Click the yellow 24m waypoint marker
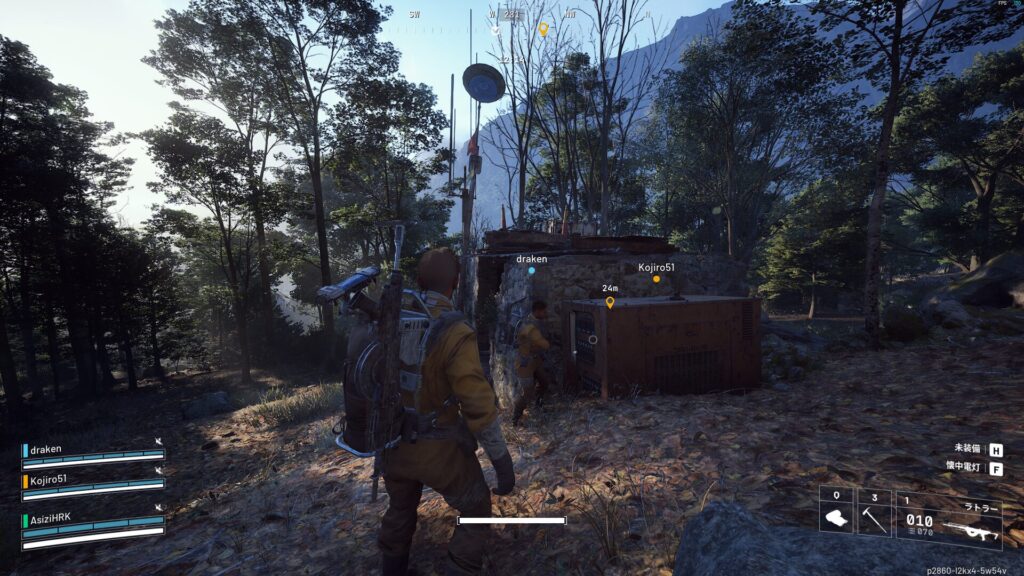 click(610, 301)
